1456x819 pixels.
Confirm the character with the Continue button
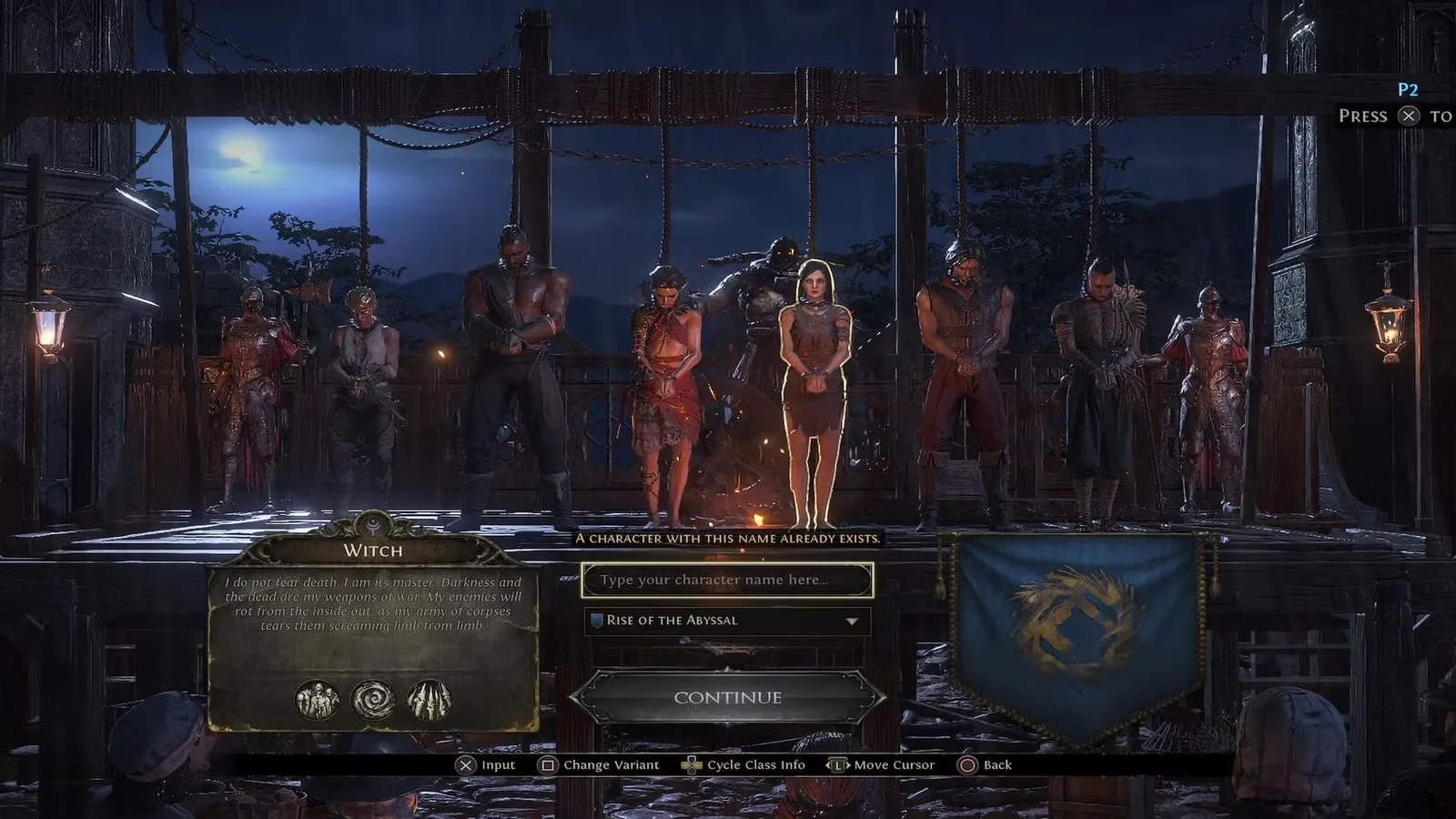(x=727, y=698)
